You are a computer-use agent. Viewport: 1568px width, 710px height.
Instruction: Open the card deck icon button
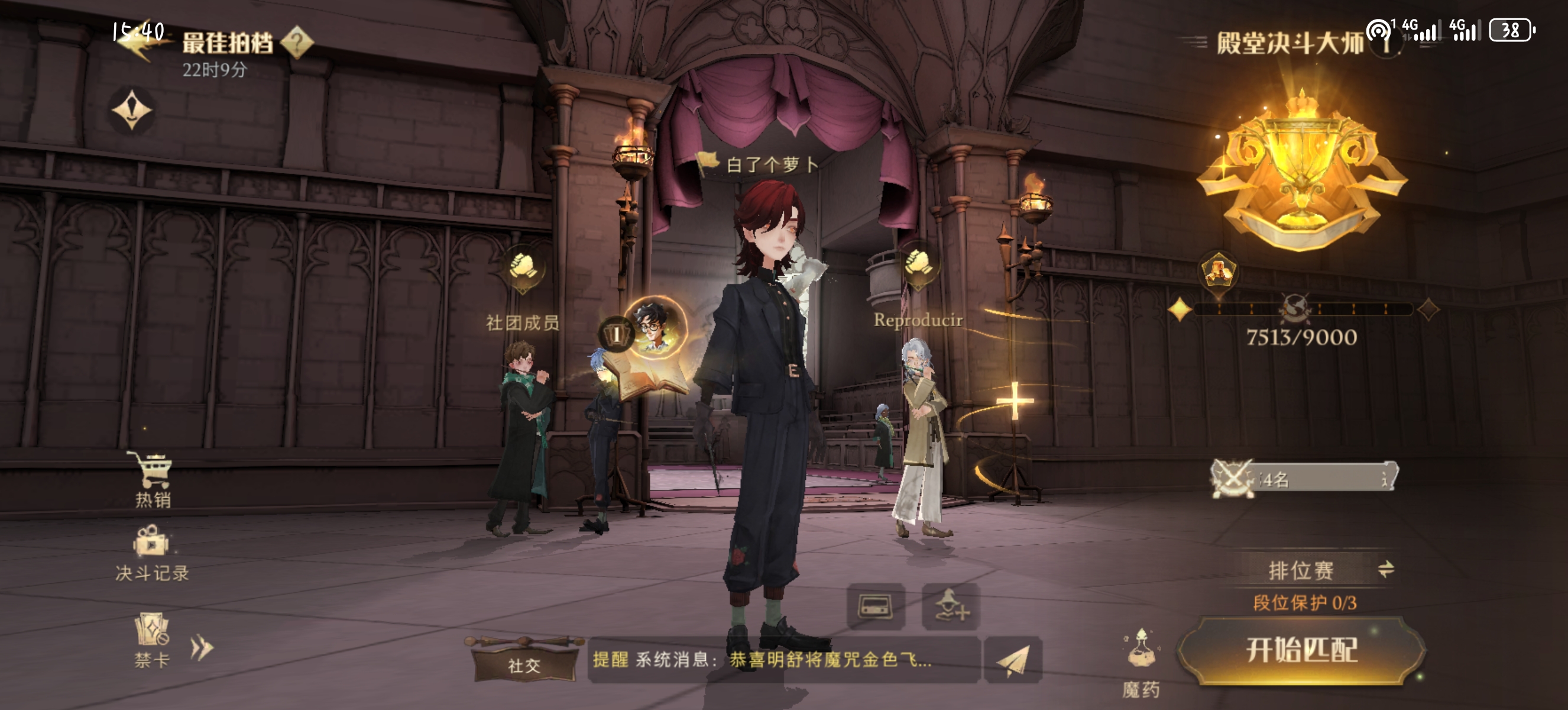[x=875, y=606]
